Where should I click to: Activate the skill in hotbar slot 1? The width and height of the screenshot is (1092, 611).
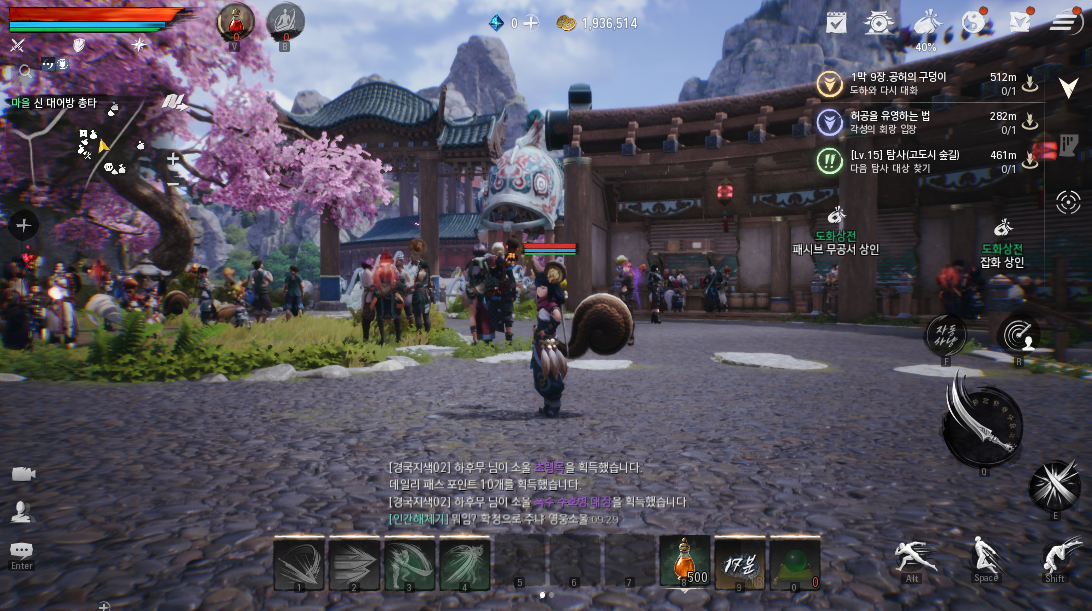click(x=298, y=563)
